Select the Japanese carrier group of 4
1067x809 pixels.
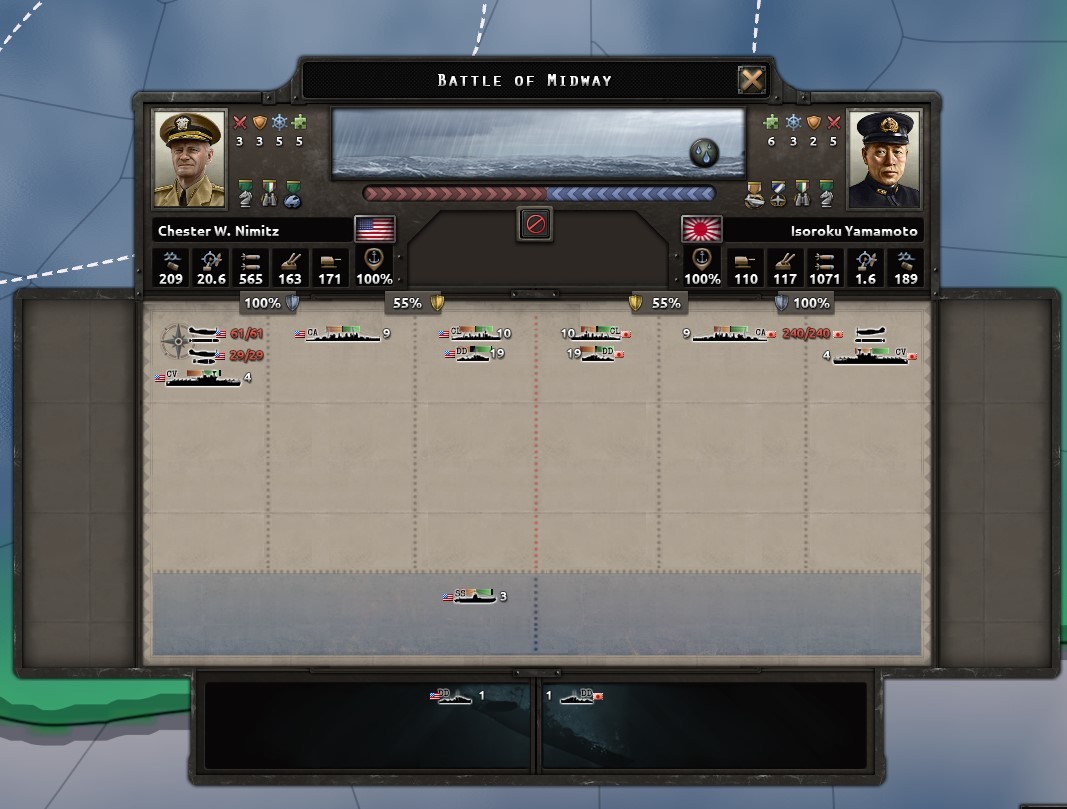point(871,356)
